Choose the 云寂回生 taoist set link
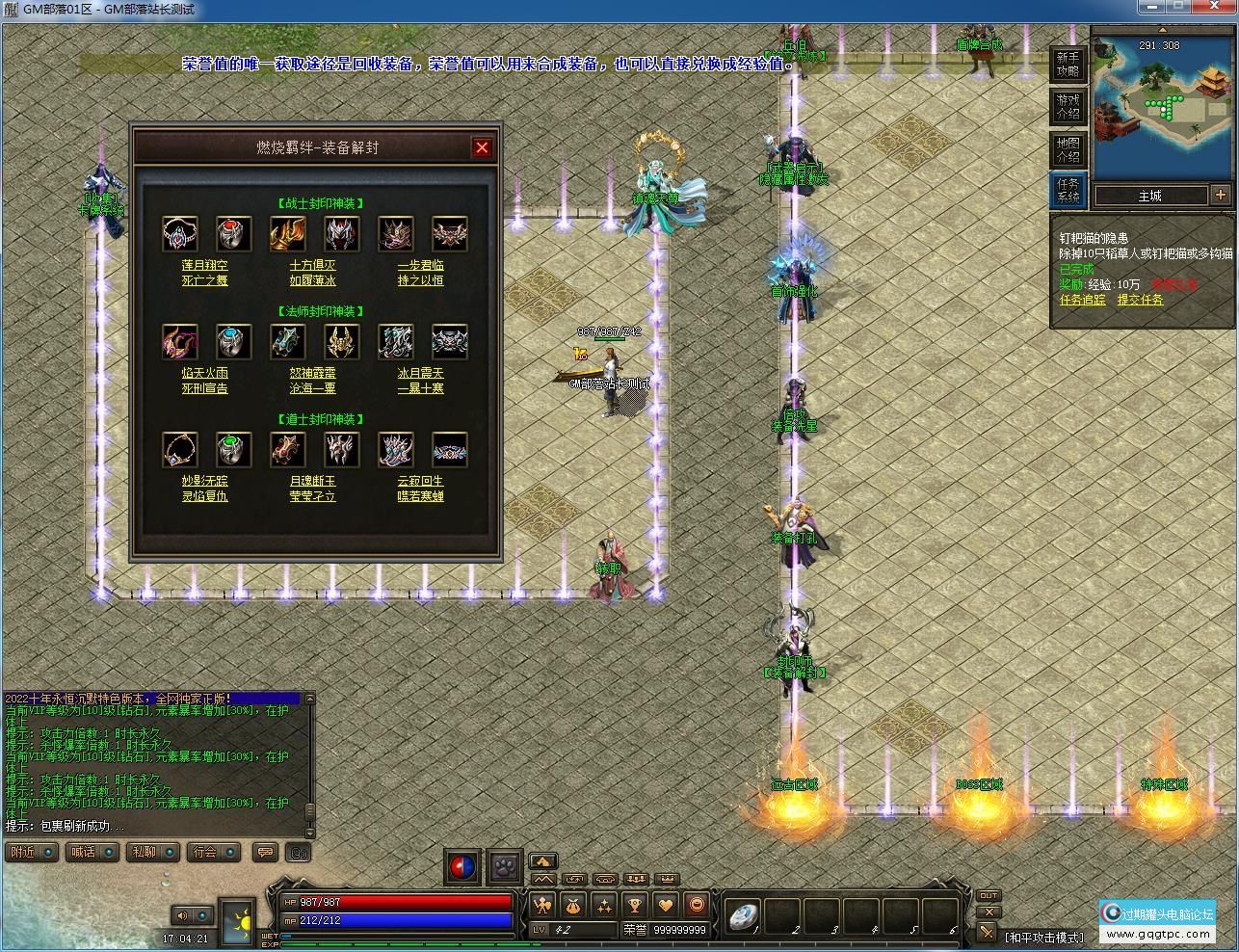Image resolution: width=1239 pixels, height=952 pixels. click(420, 481)
